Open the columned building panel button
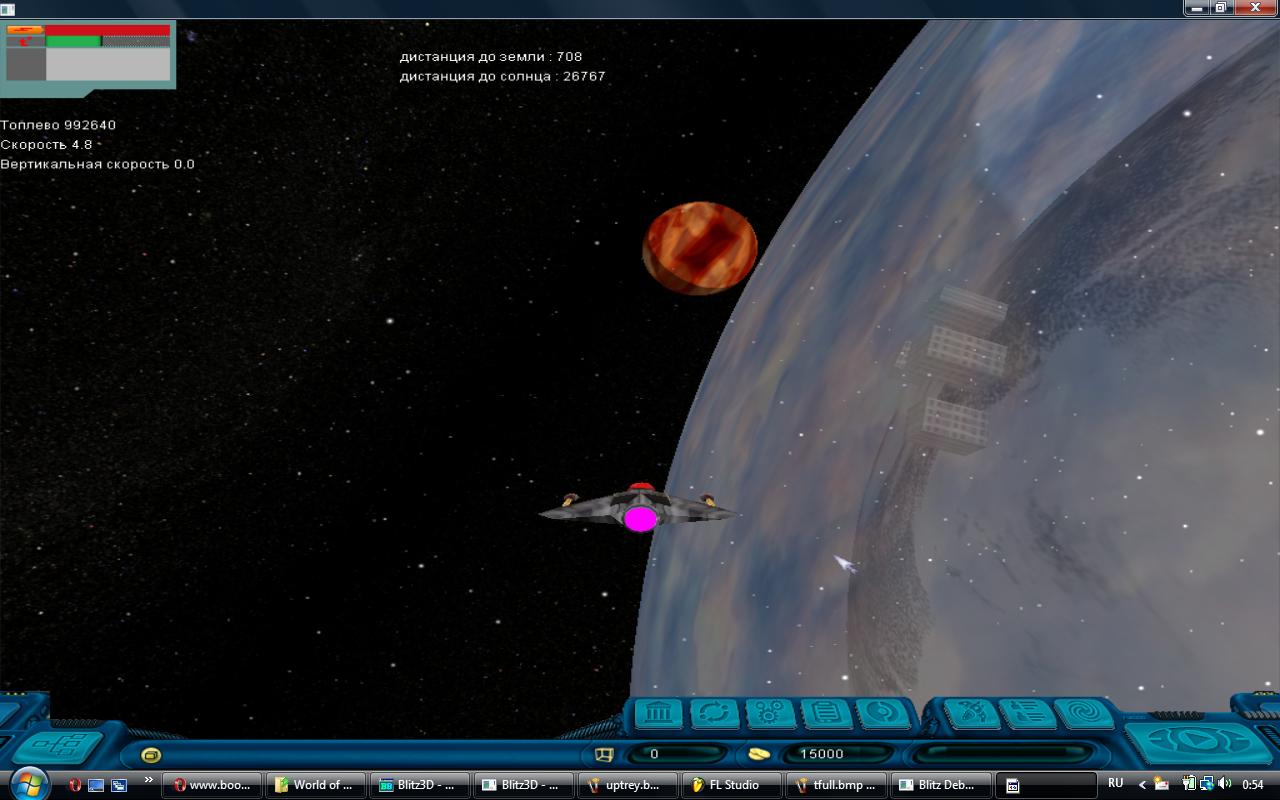 point(657,714)
